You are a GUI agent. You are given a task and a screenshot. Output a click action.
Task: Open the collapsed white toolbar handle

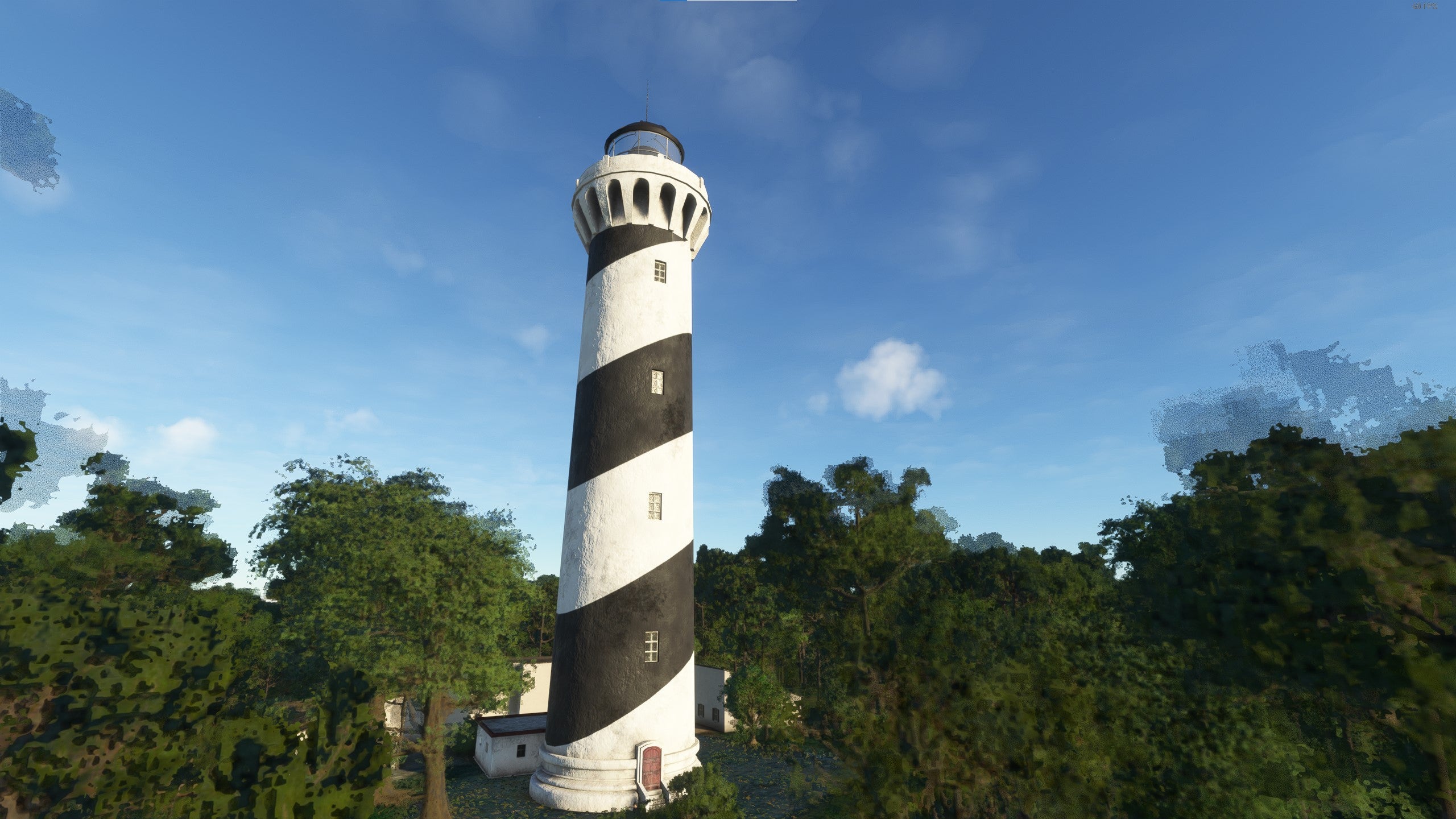[x=741, y=1]
